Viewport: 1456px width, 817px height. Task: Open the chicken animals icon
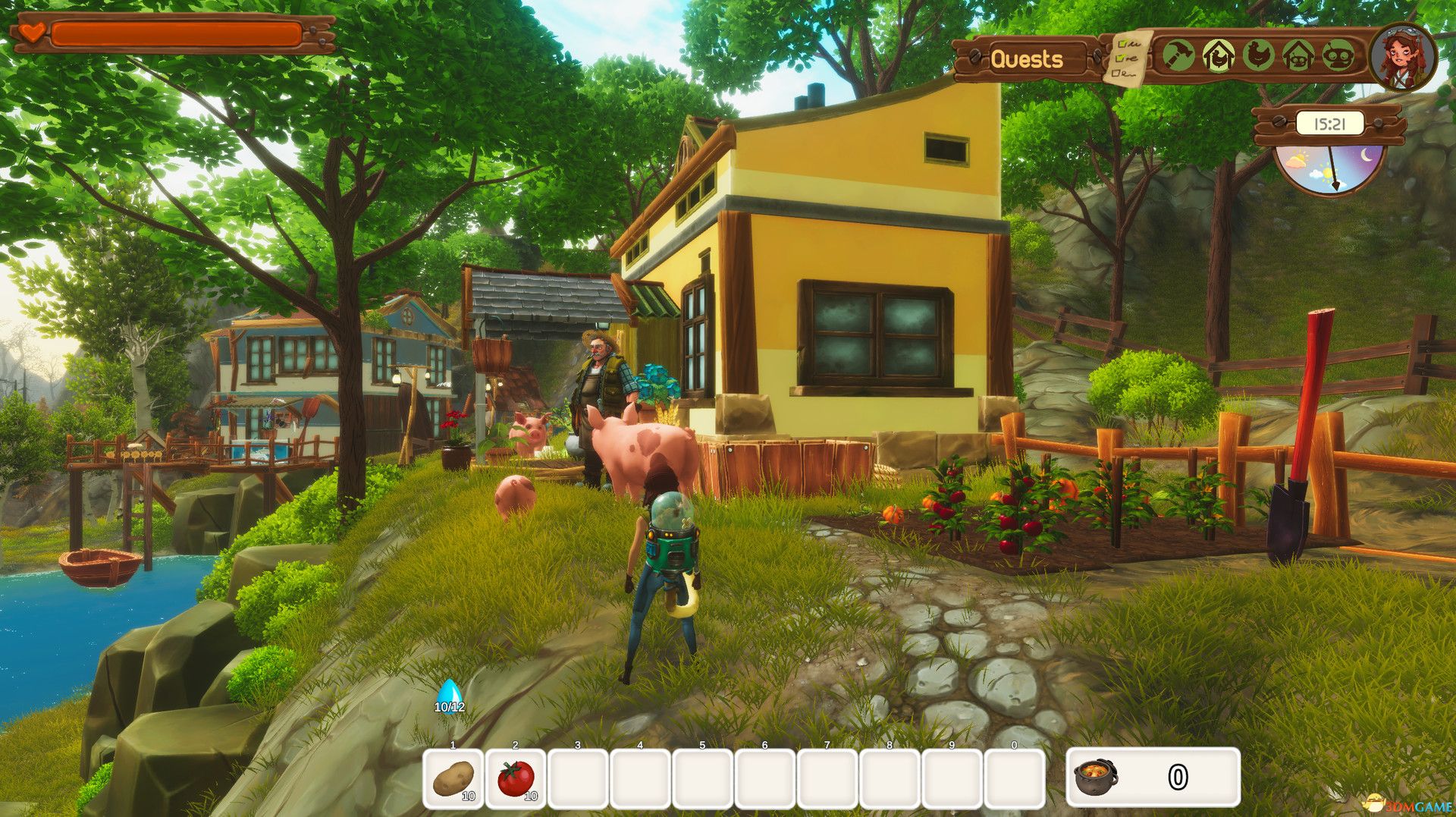click(1258, 56)
